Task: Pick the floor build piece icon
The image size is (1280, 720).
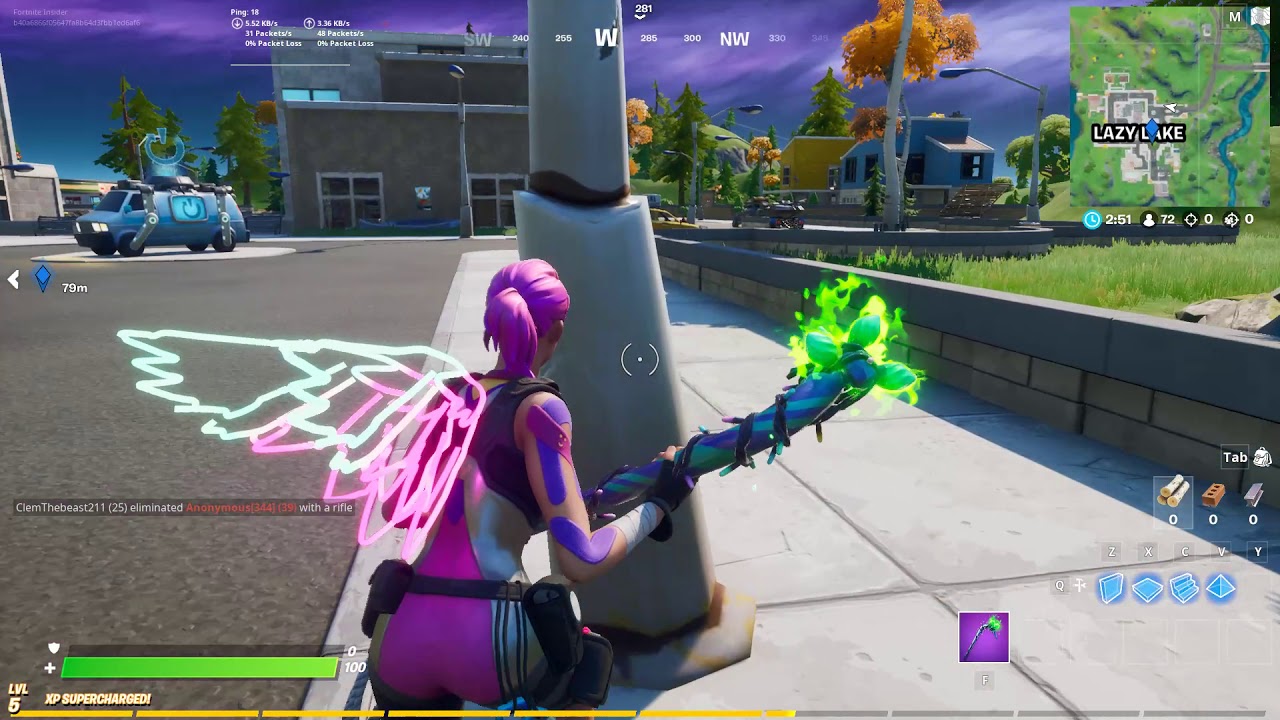Action: pyautogui.click(x=1145, y=590)
